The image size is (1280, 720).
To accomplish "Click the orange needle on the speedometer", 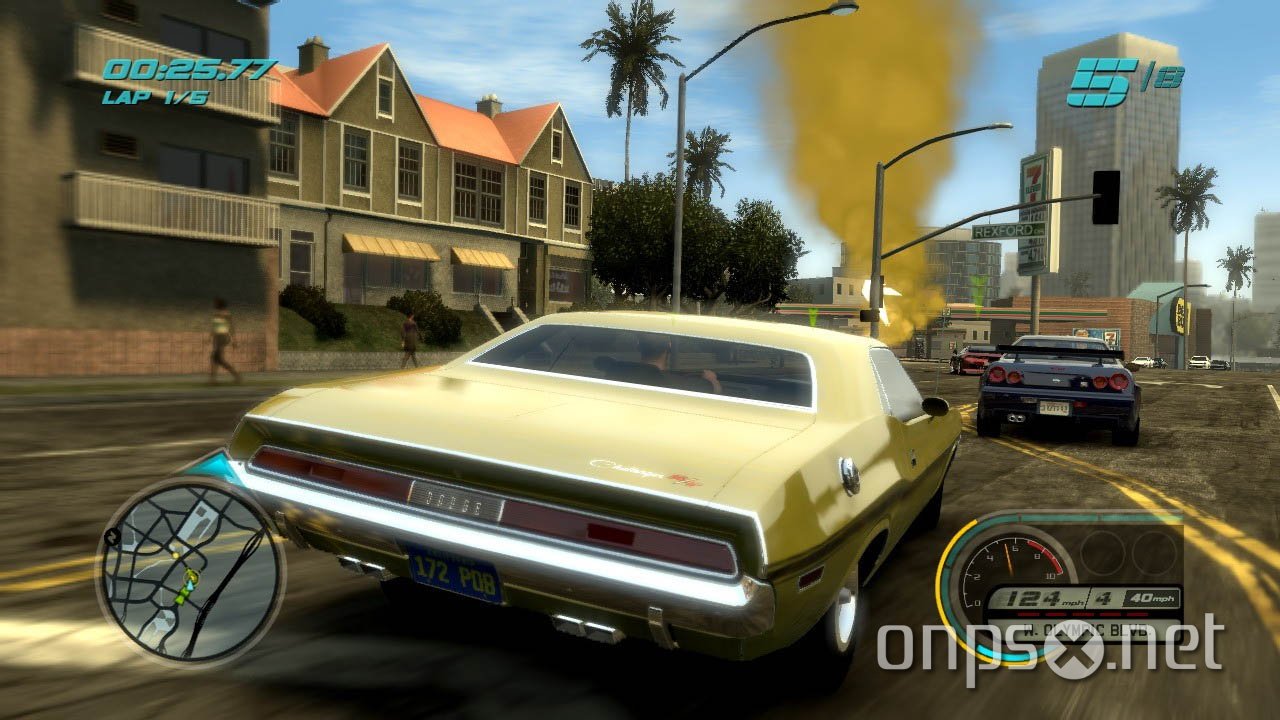I will [1007, 557].
